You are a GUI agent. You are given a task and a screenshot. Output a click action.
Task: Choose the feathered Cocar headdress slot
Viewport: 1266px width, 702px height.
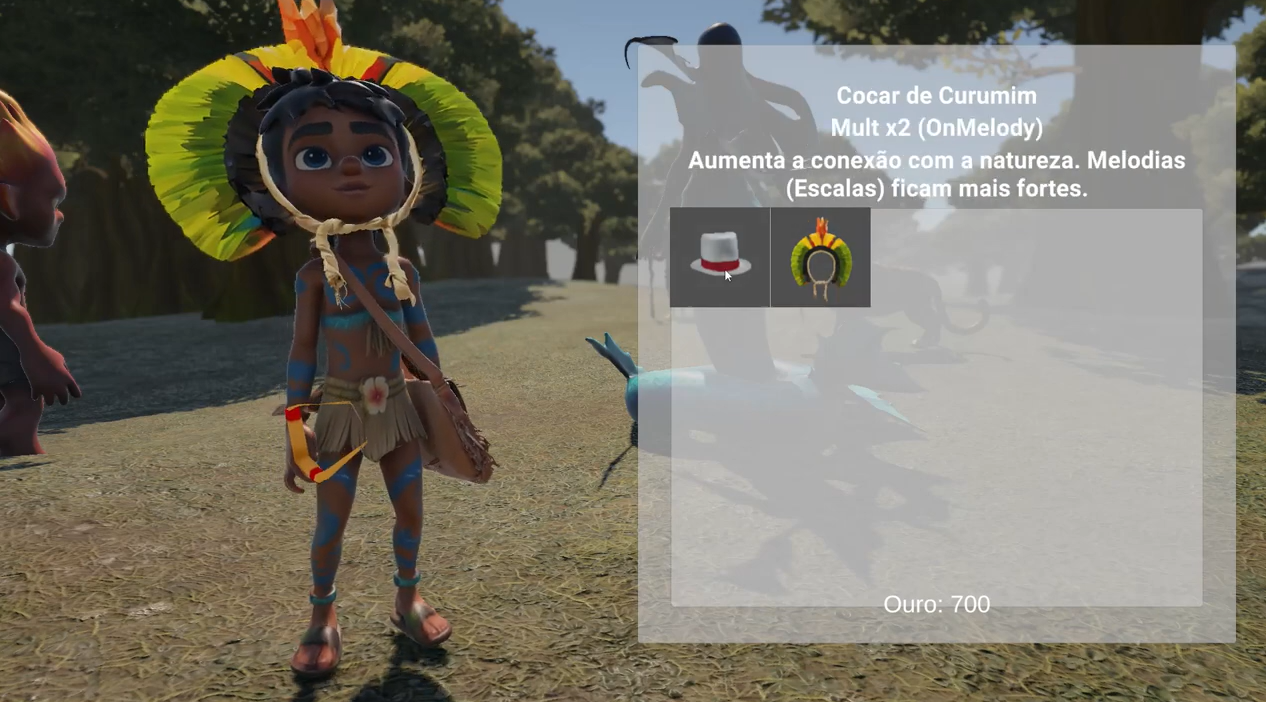coord(820,257)
